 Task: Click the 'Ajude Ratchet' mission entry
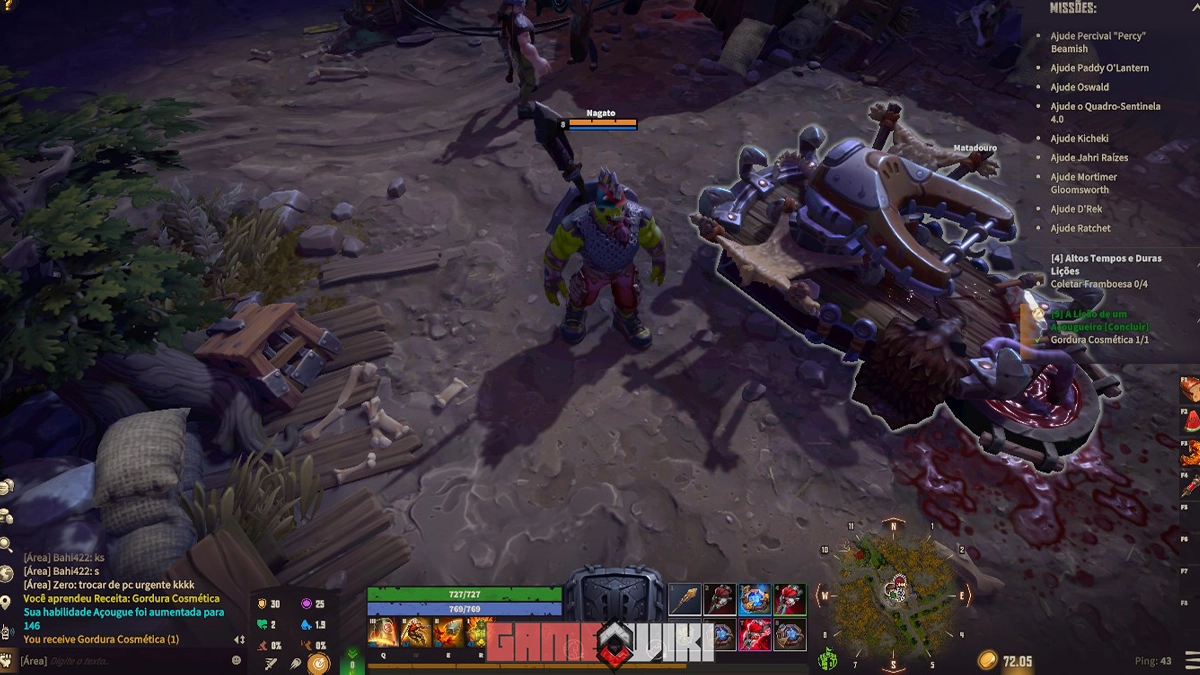1080,228
